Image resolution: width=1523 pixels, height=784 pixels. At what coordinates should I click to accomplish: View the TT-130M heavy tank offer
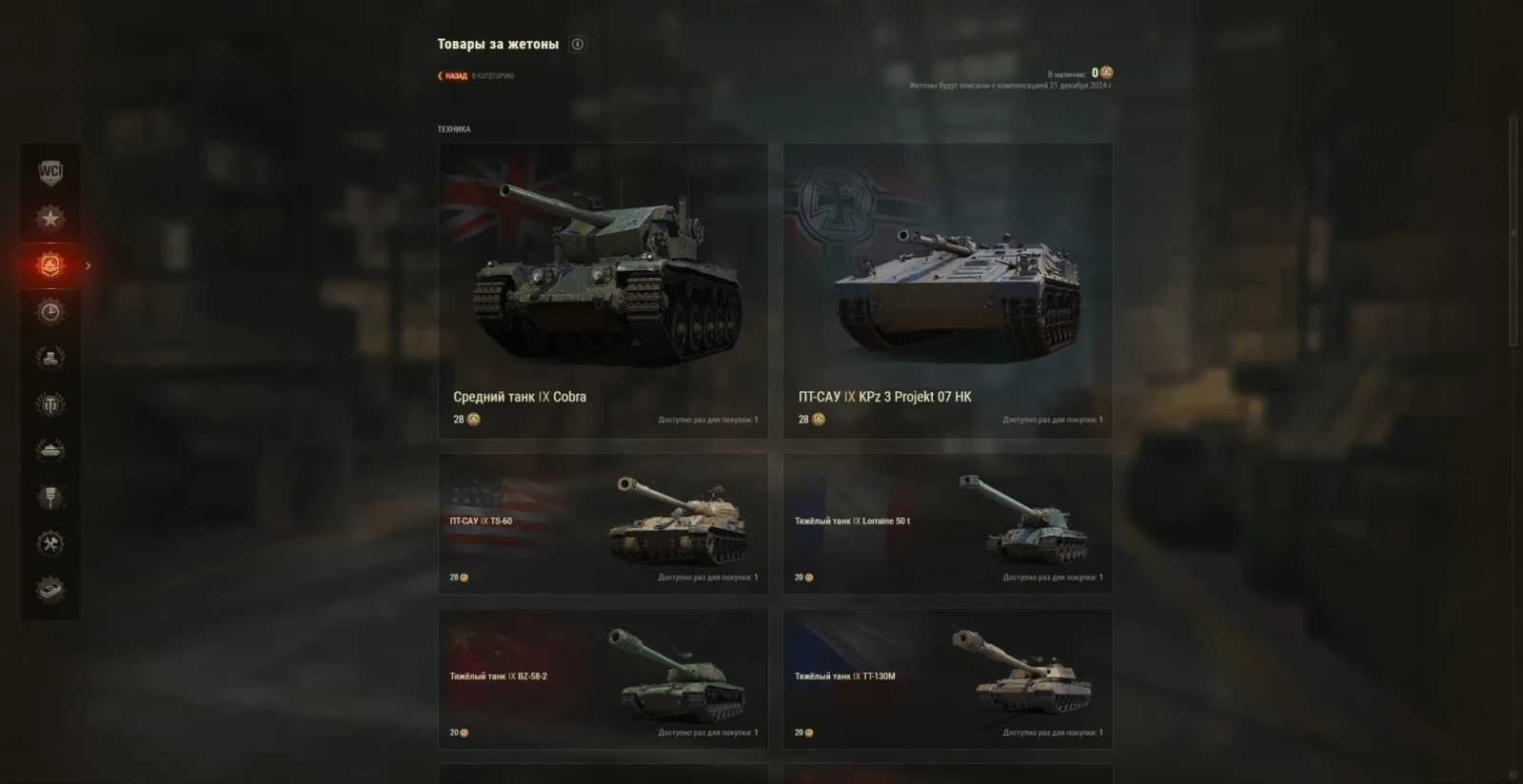tap(947, 678)
